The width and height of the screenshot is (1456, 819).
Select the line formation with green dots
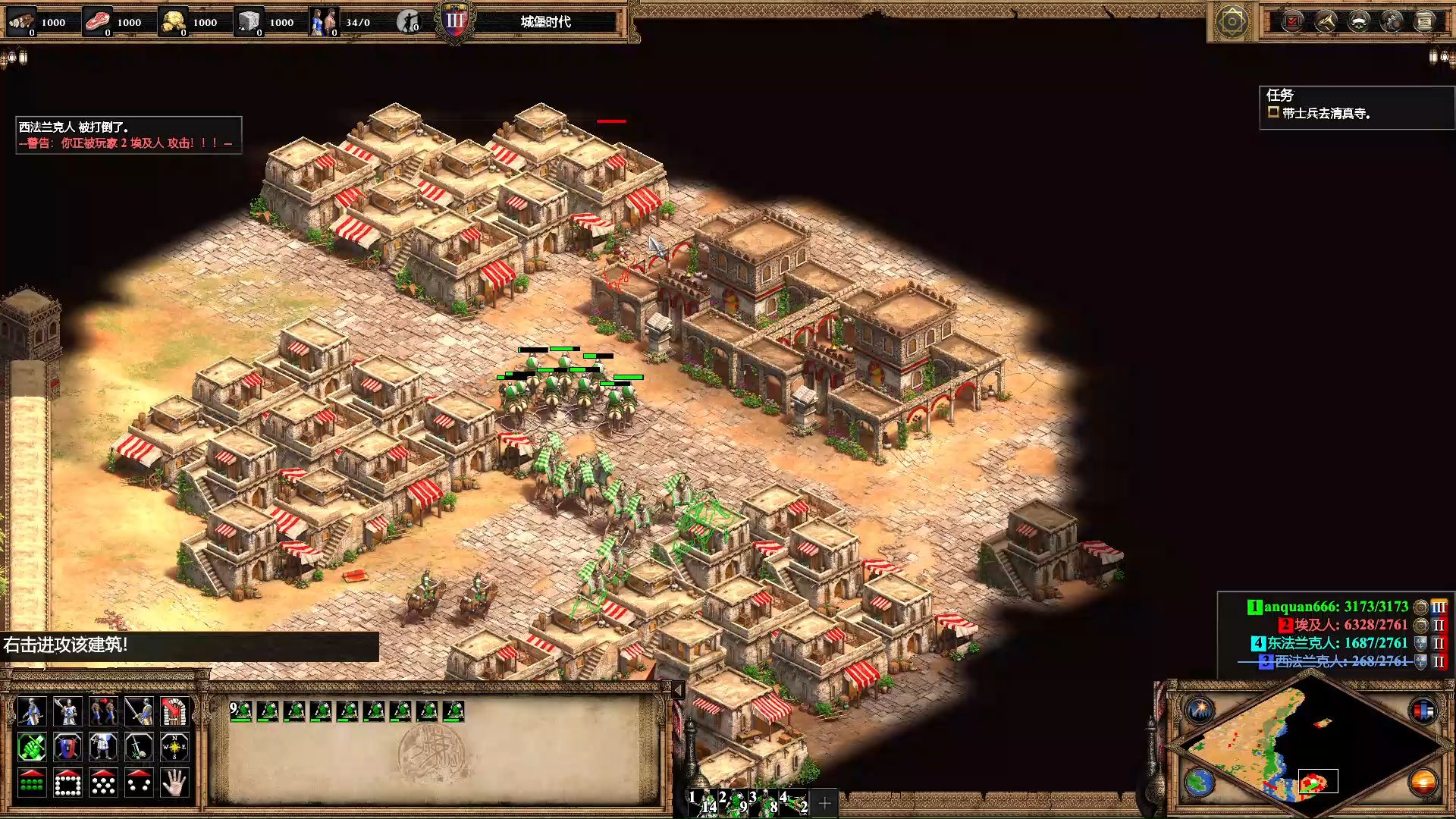pos(31,783)
